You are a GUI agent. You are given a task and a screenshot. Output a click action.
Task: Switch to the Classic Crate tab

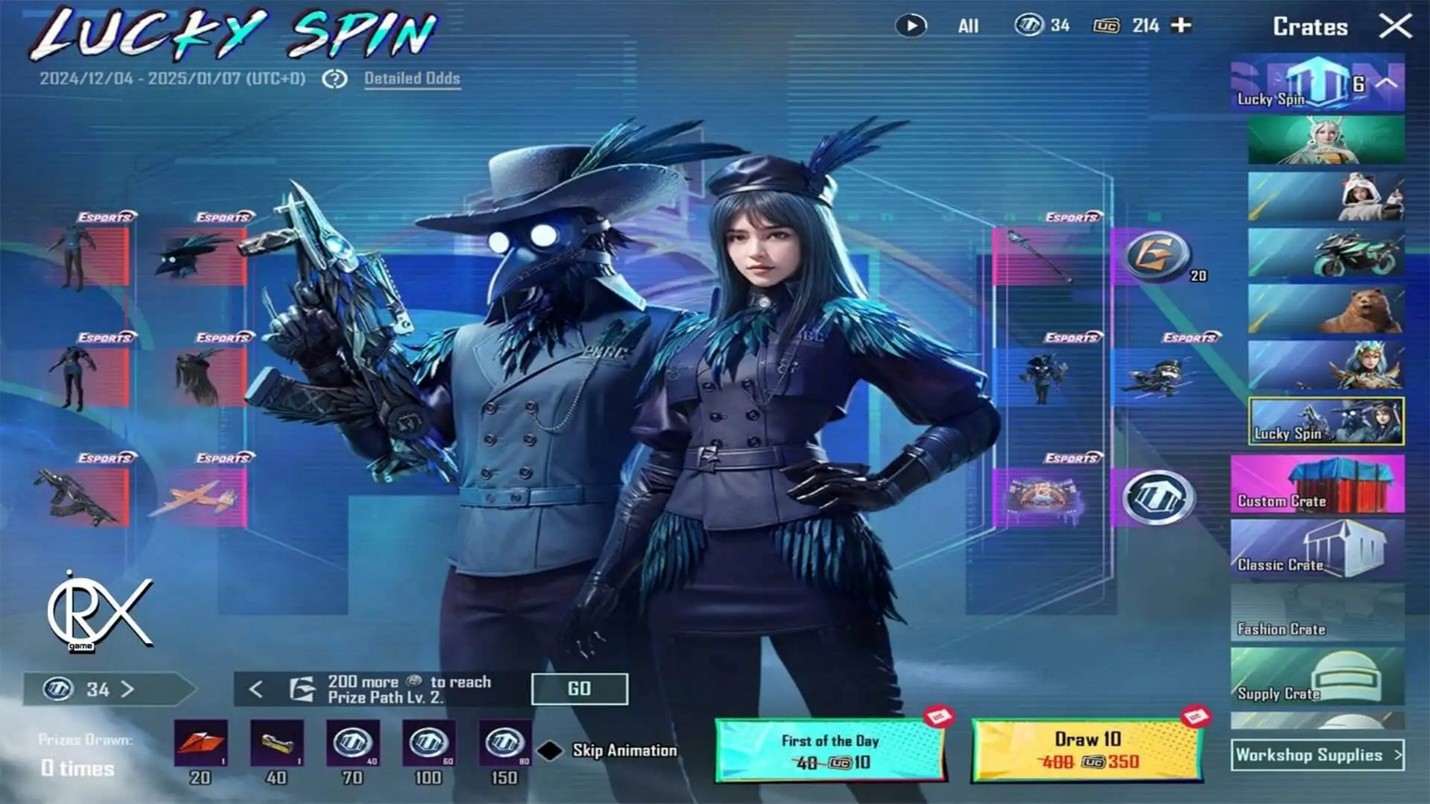(x=1317, y=549)
